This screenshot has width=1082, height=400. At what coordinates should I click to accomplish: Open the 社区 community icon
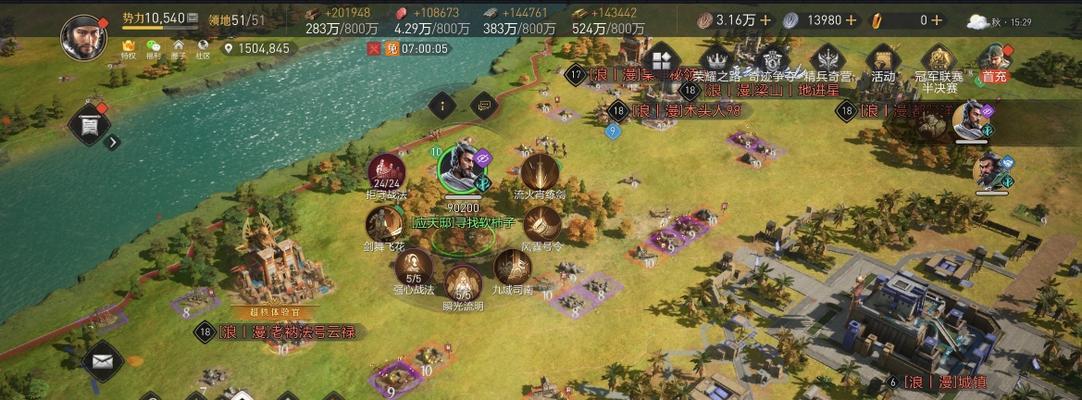[x=203, y=48]
